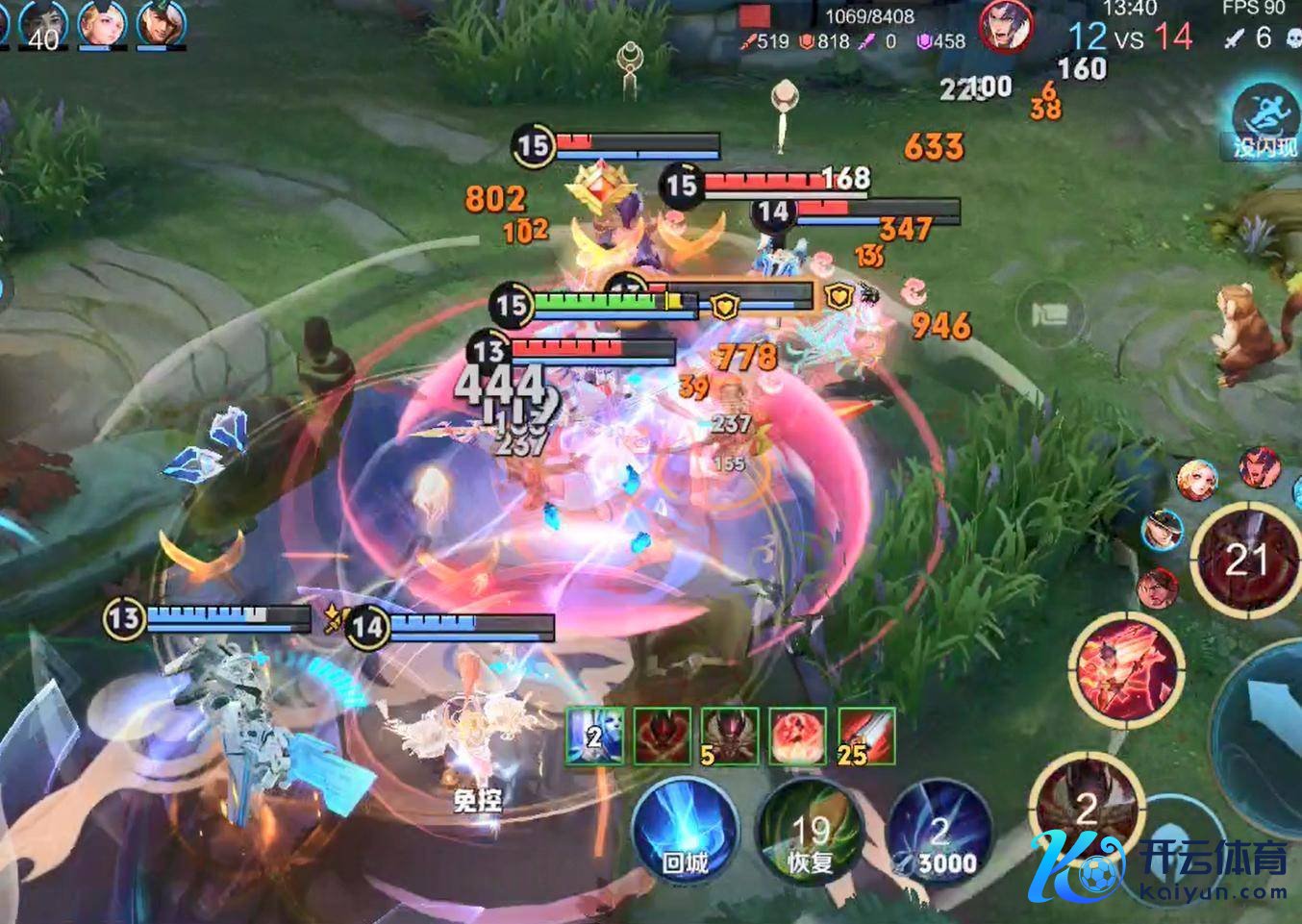Target the blonde enemy hero portrait
This screenshot has height=924, width=1302.
(1197, 479)
